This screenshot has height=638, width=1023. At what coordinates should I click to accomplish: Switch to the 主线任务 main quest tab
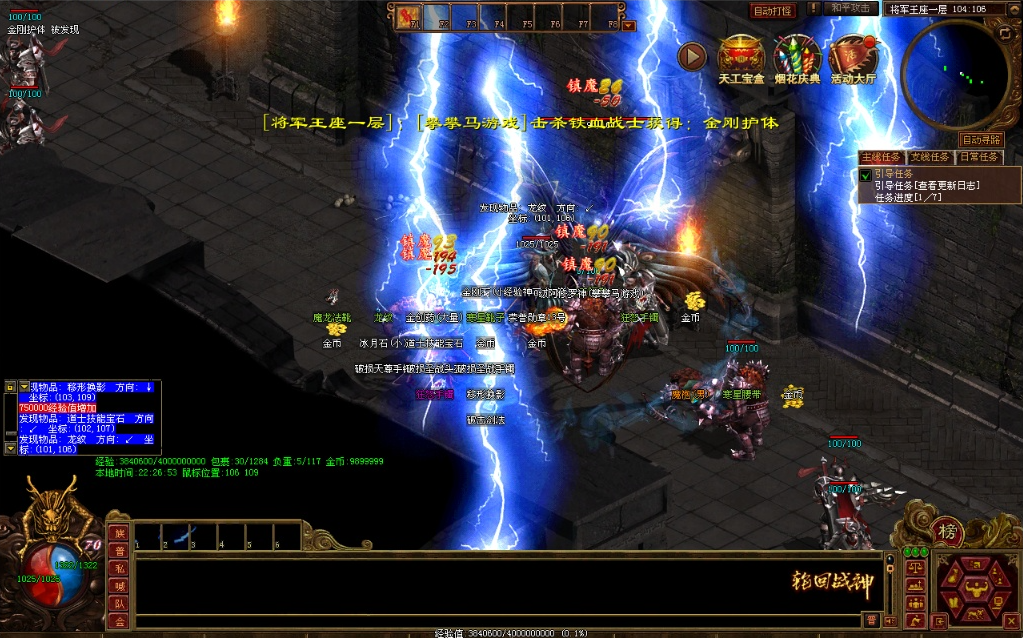pos(881,157)
